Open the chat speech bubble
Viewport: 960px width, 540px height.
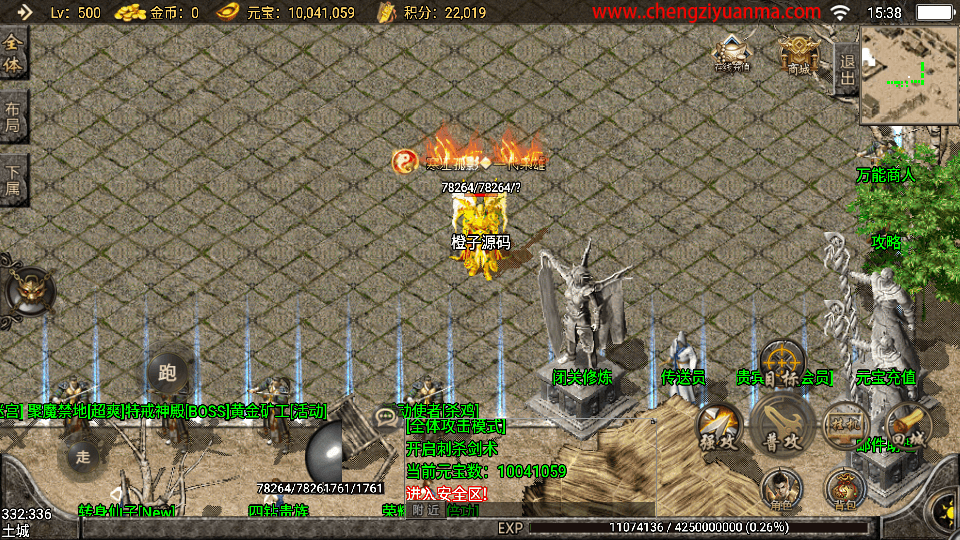click(x=384, y=414)
